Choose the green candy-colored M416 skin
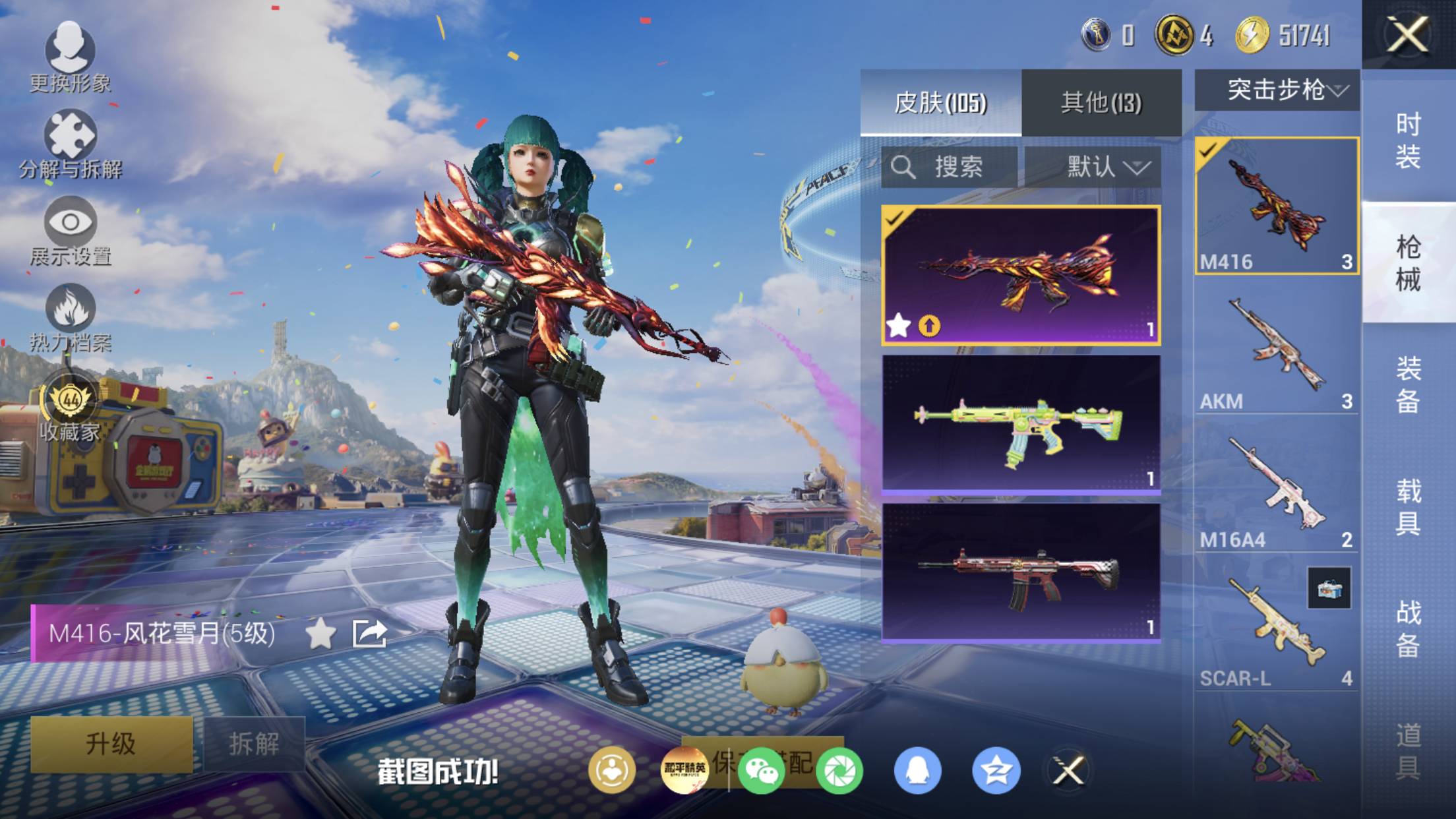1456x819 pixels. [1021, 425]
